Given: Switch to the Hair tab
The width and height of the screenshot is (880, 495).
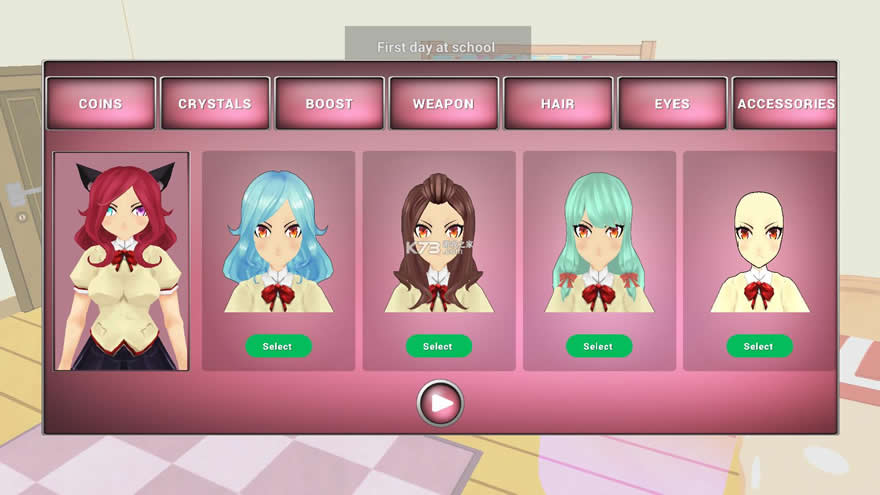Looking at the screenshot, I should click(558, 104).
